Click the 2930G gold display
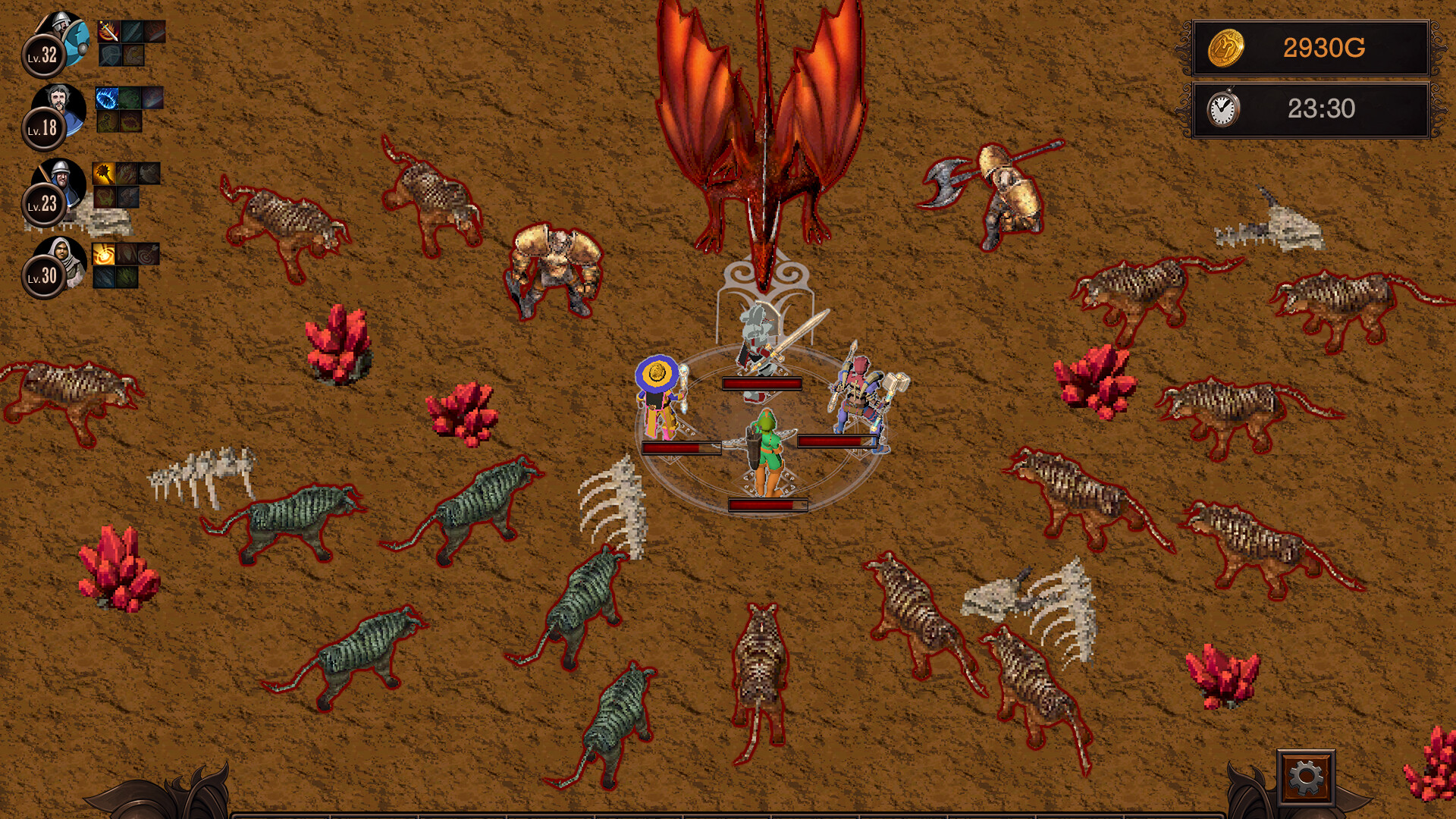The image size is (1456, 819). click(1323, 47)
